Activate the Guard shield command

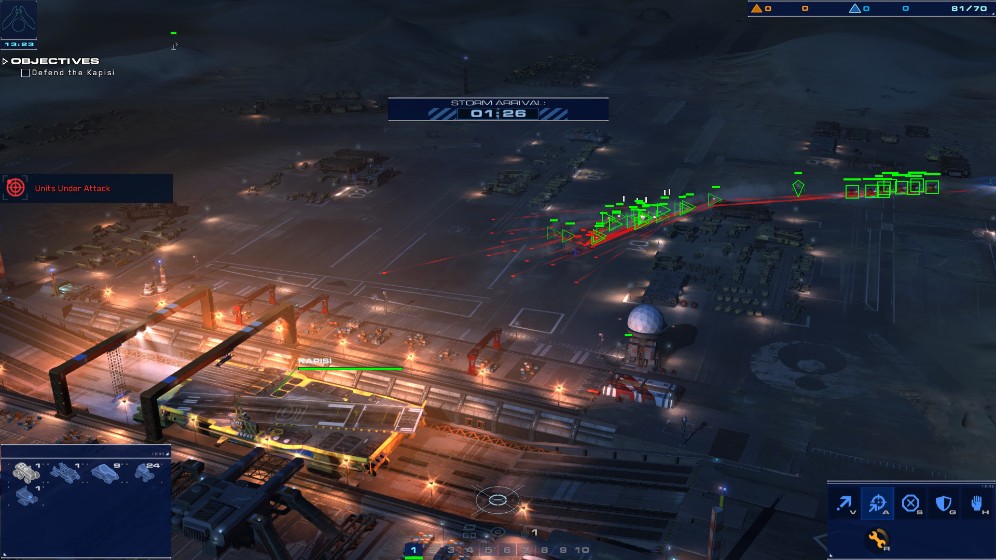pos(943,504)
